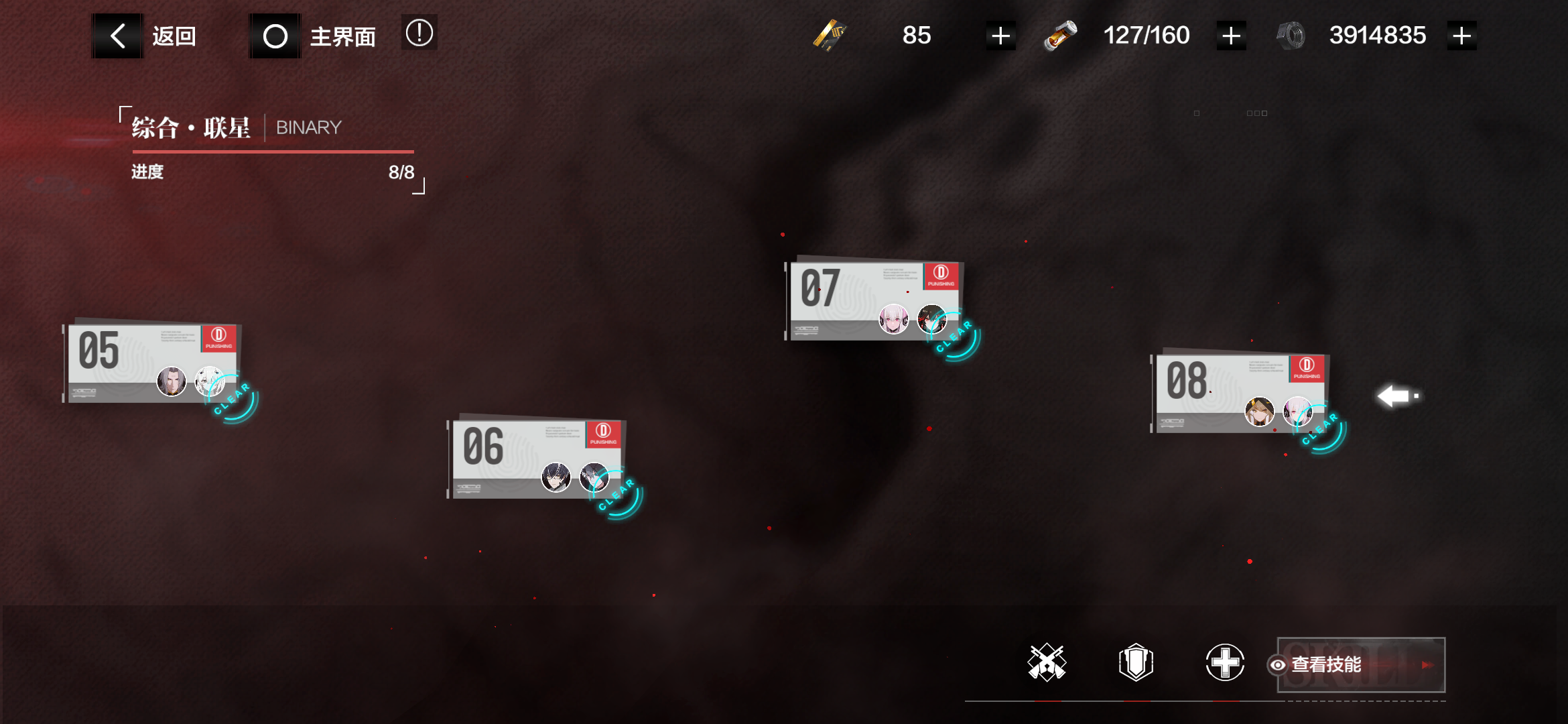Click the plus to buy more serum
Screen dimensions: 1568x724
(1230, 35)
